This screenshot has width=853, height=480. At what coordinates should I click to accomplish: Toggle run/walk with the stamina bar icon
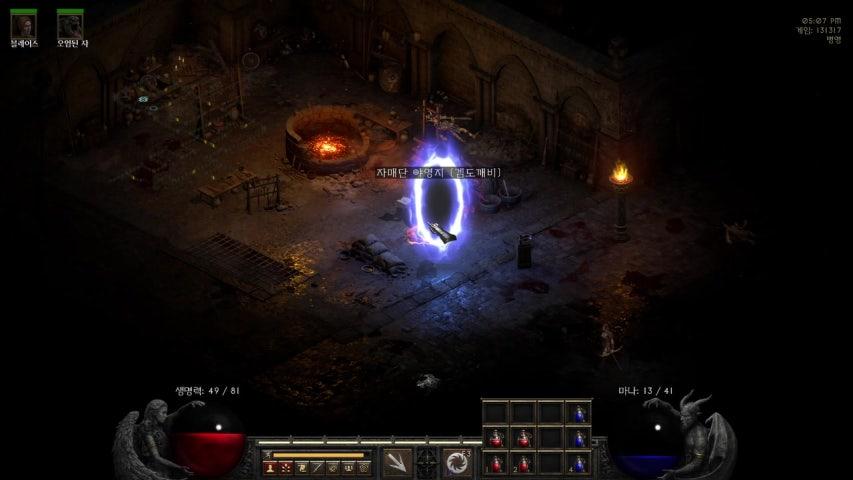[269, 455]
